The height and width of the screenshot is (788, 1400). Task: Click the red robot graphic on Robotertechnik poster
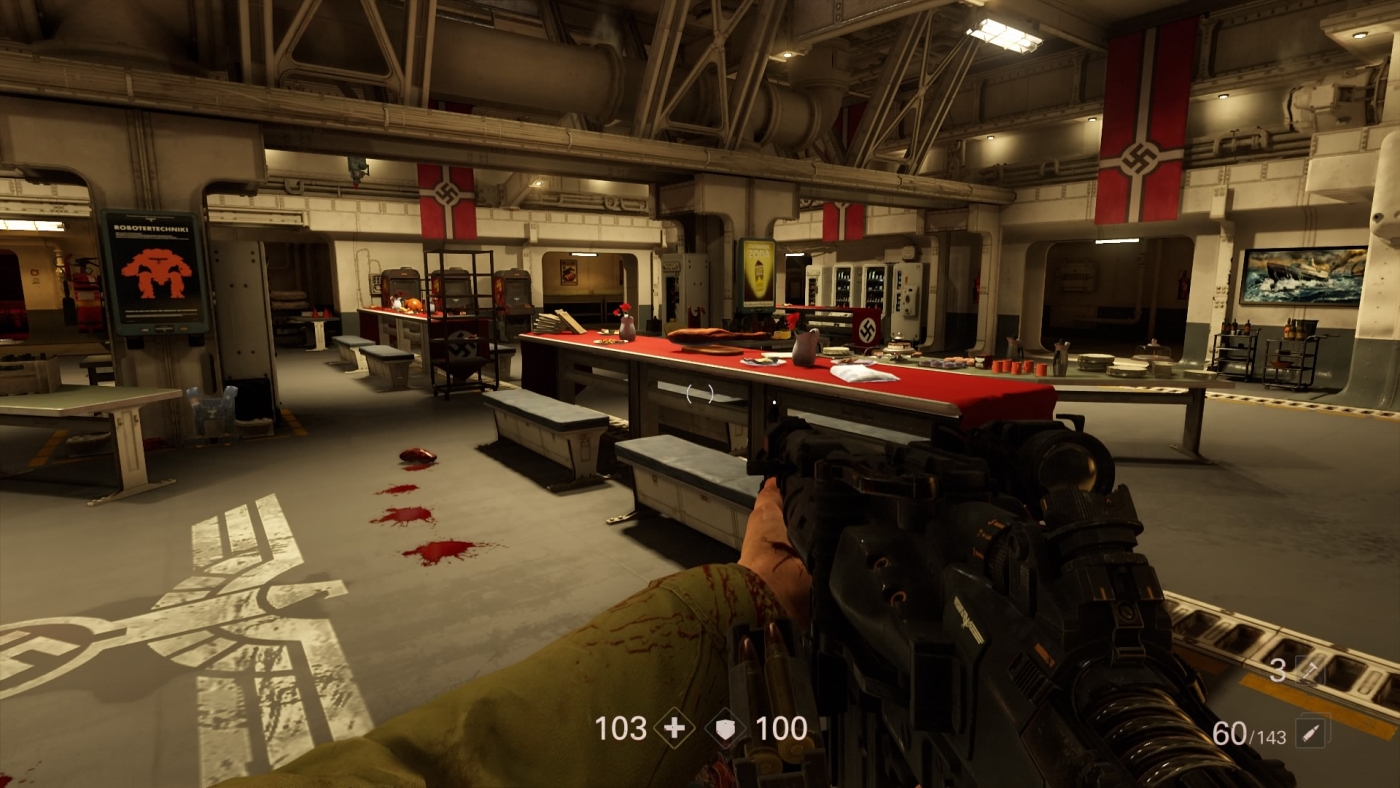[155, 274]
